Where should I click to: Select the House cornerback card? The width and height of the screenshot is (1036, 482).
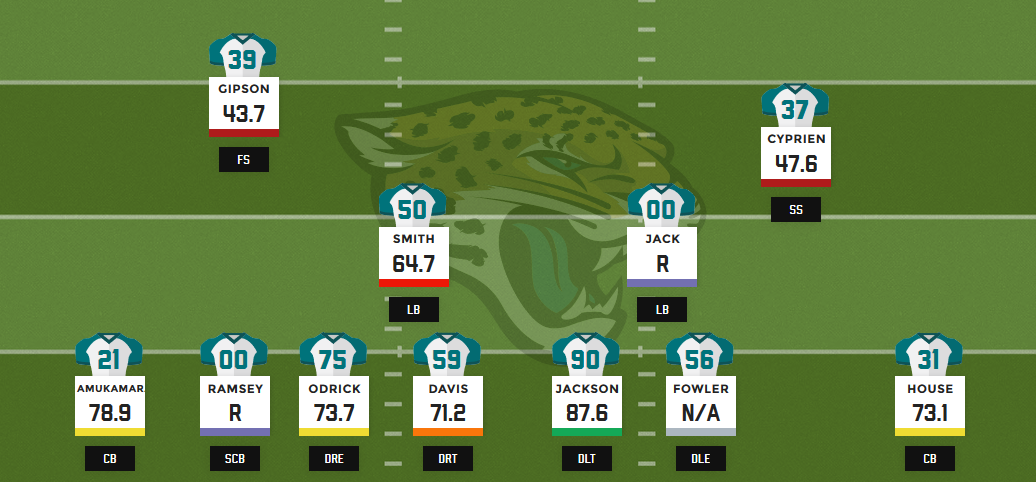[930, 402]
